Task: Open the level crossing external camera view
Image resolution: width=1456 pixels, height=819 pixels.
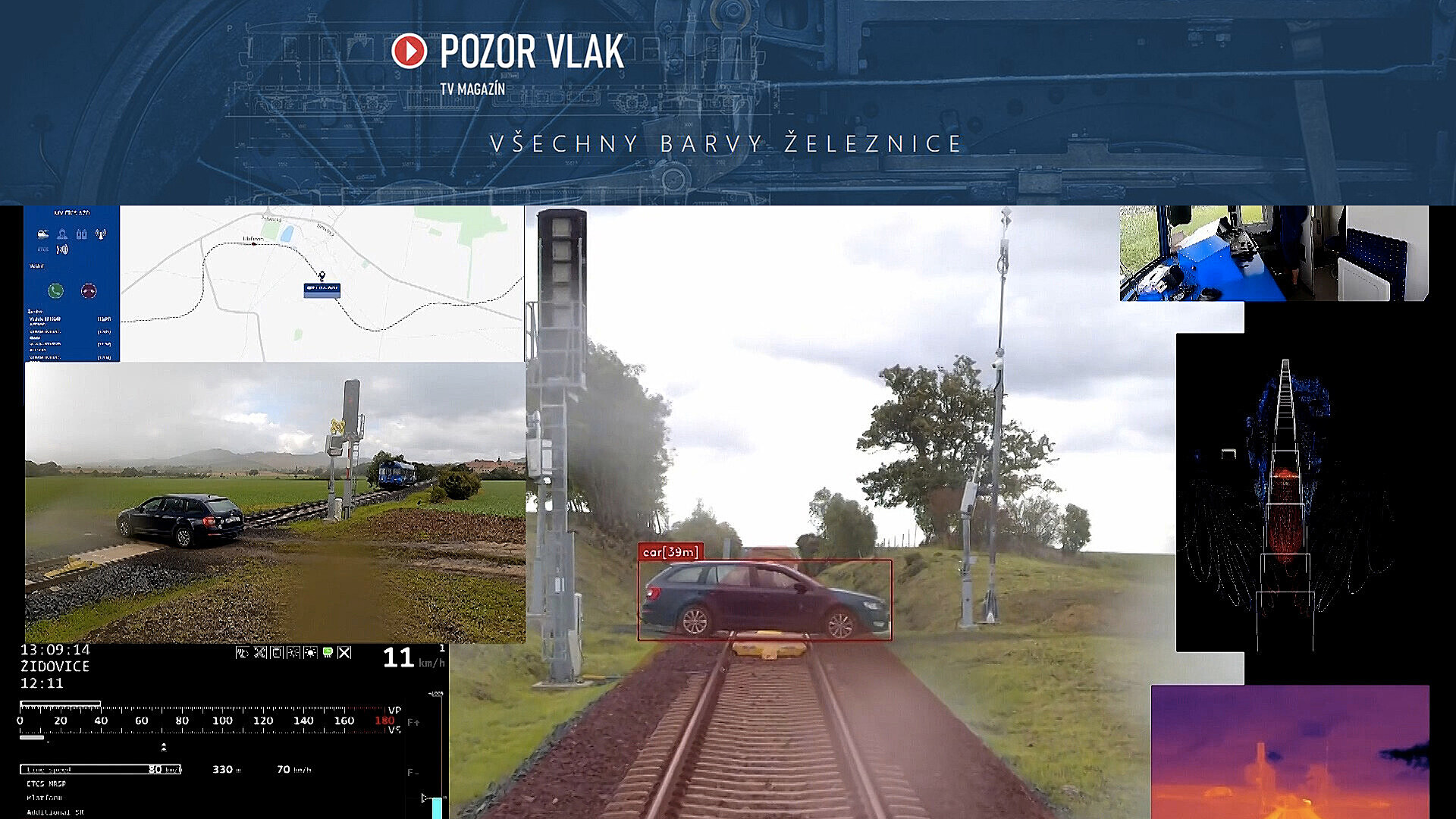Action: coord(275,502)
